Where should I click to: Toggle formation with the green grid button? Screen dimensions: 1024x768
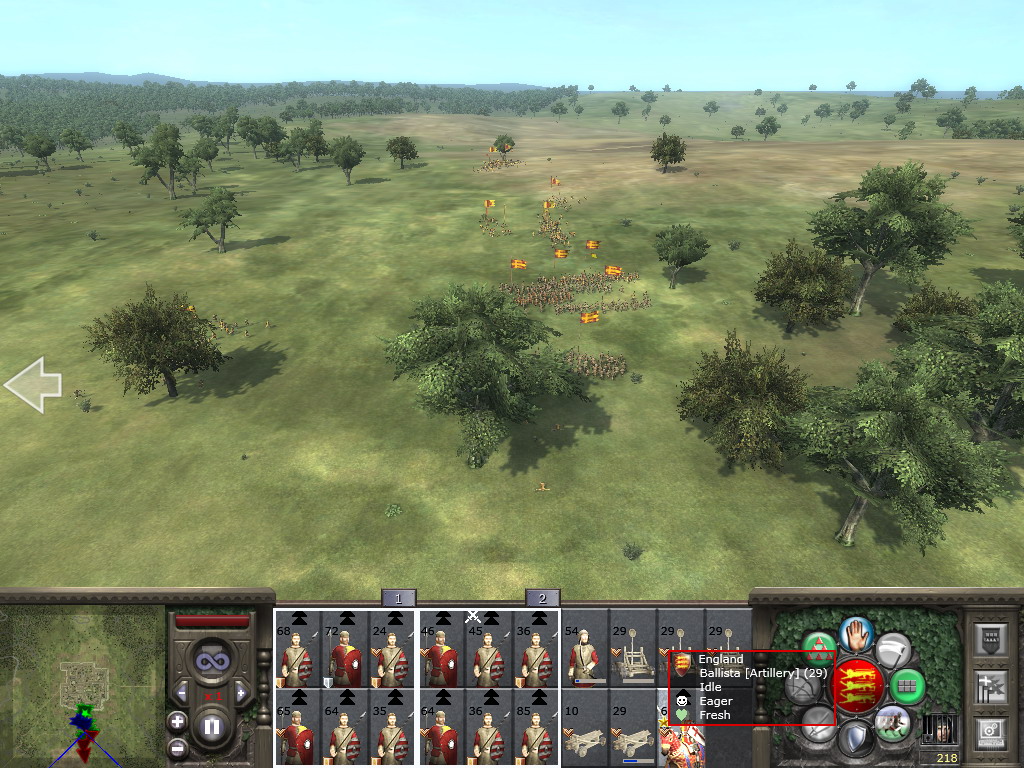pyautogui.click(x=907, y=687)
